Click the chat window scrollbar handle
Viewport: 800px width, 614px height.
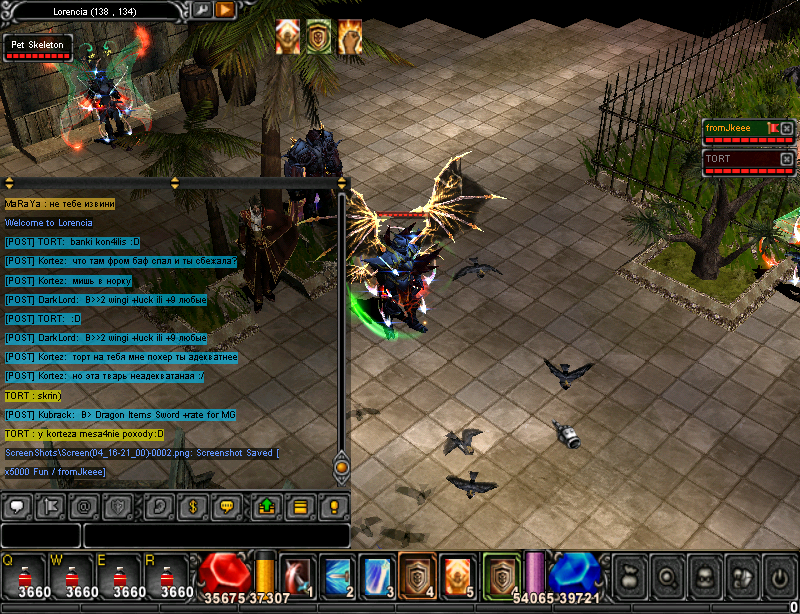pos(341,466)
